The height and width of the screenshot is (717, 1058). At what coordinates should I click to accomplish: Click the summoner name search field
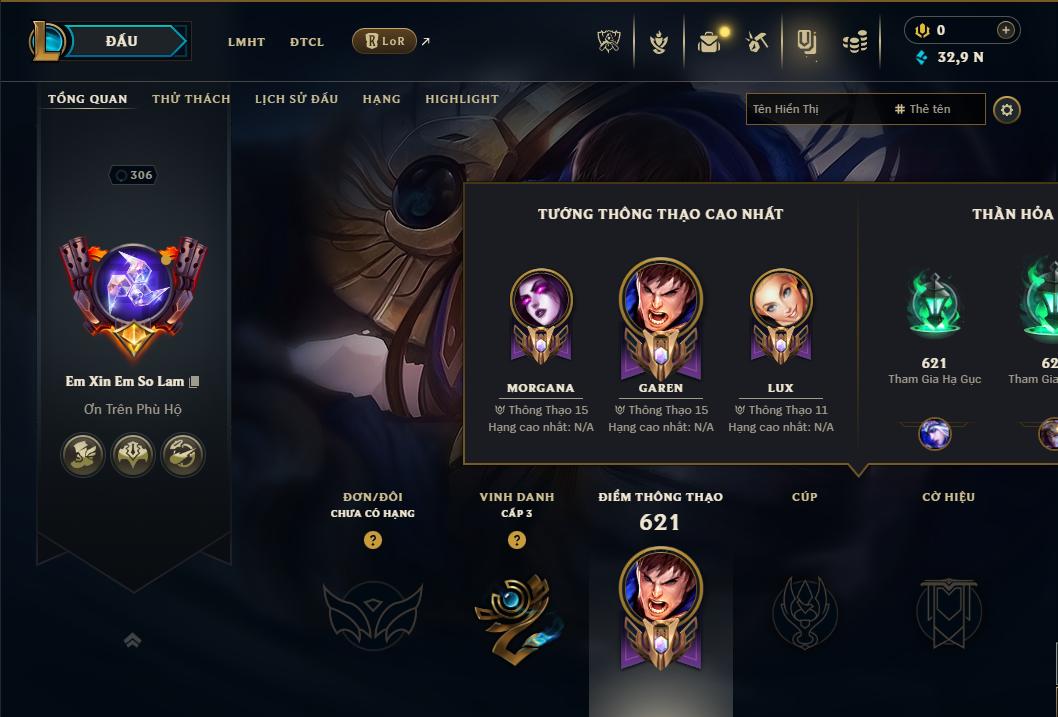coord(815,109)
